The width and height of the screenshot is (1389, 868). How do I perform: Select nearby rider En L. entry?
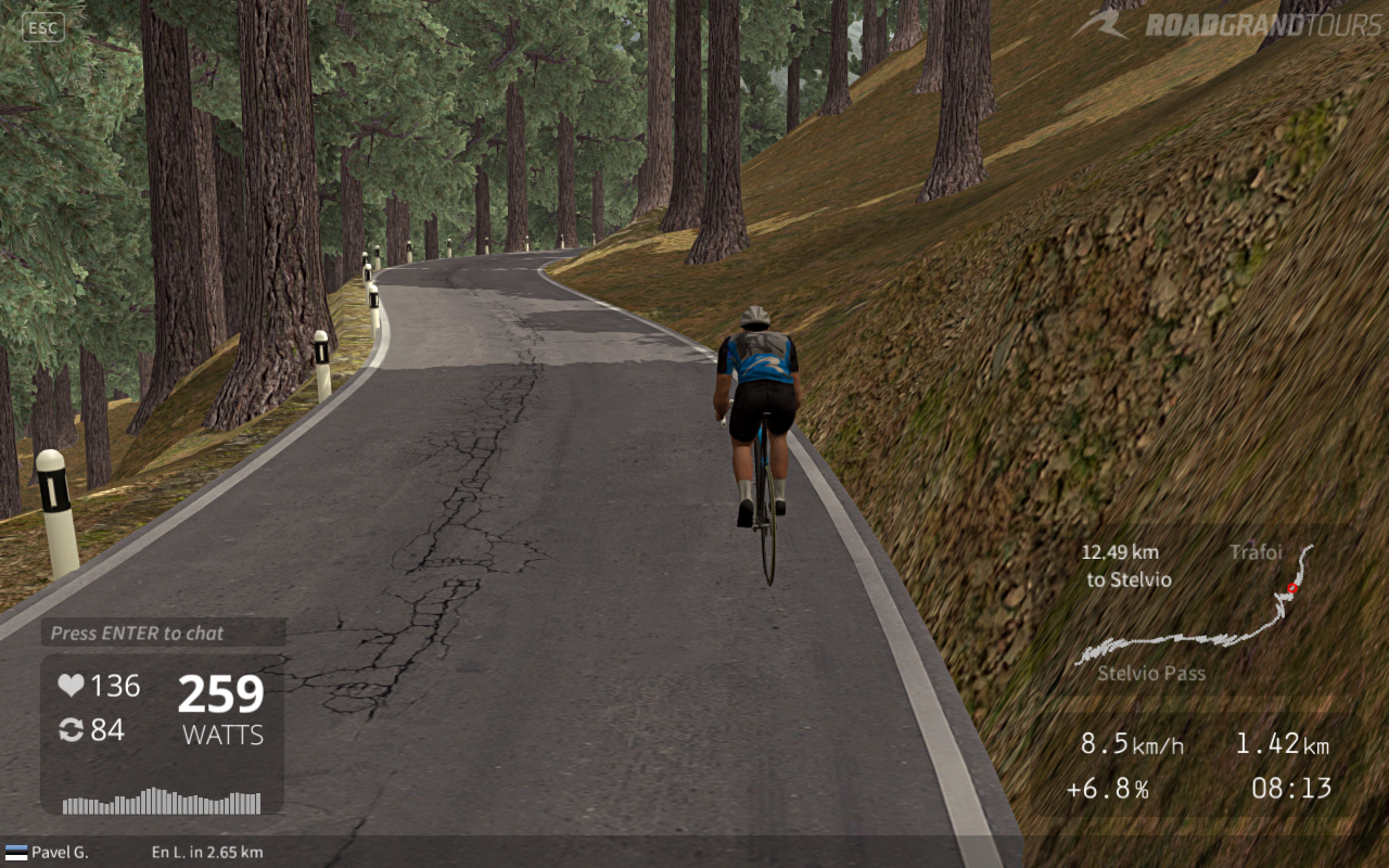point(207,852)
